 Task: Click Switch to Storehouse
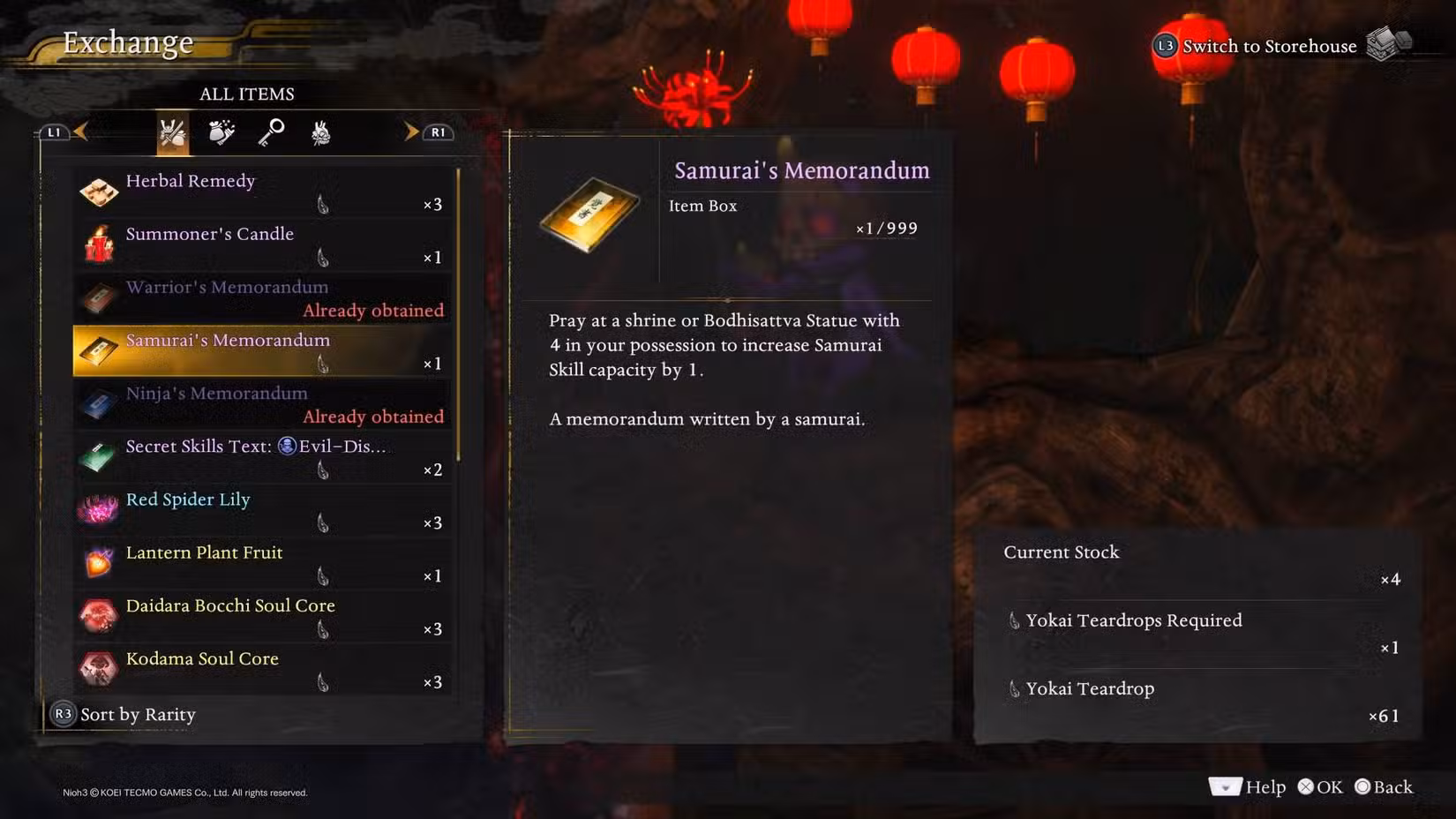pyautogui.click(x=1271, y=46)
